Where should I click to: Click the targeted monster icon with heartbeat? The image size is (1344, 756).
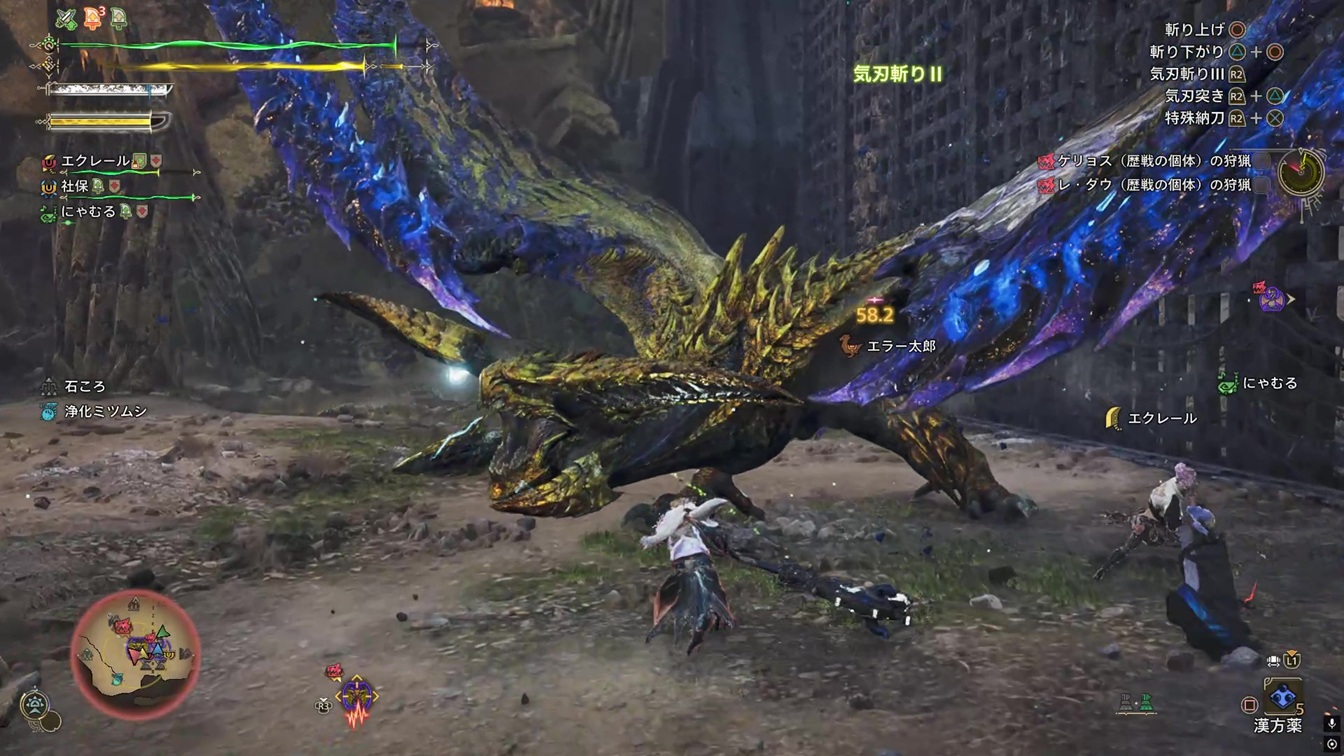(355, 696)
